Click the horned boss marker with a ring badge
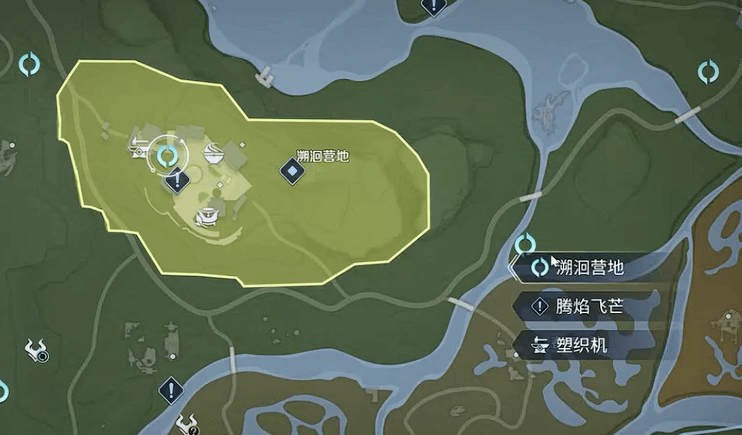 (37, 350)
